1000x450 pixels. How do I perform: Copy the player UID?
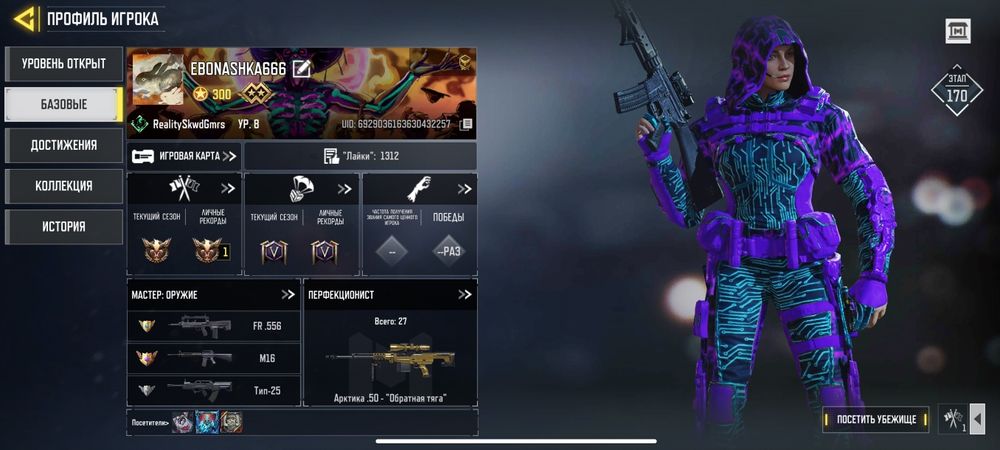click(x=466, y=124)
